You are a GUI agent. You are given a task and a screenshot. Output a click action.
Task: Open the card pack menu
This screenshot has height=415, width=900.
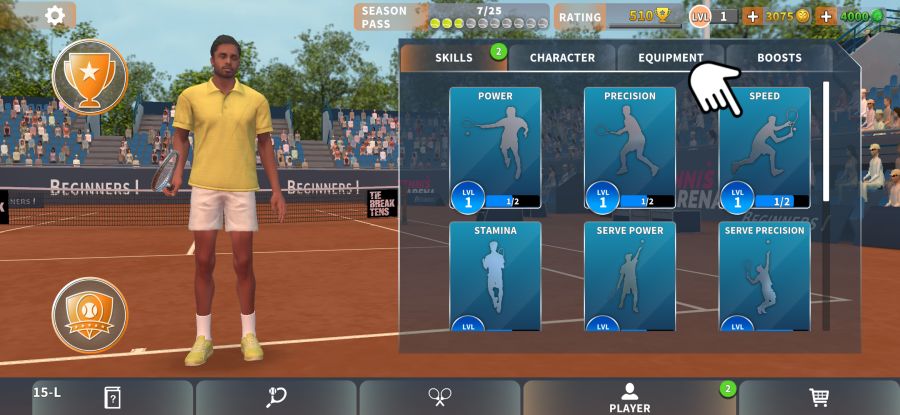click(112, 397)
